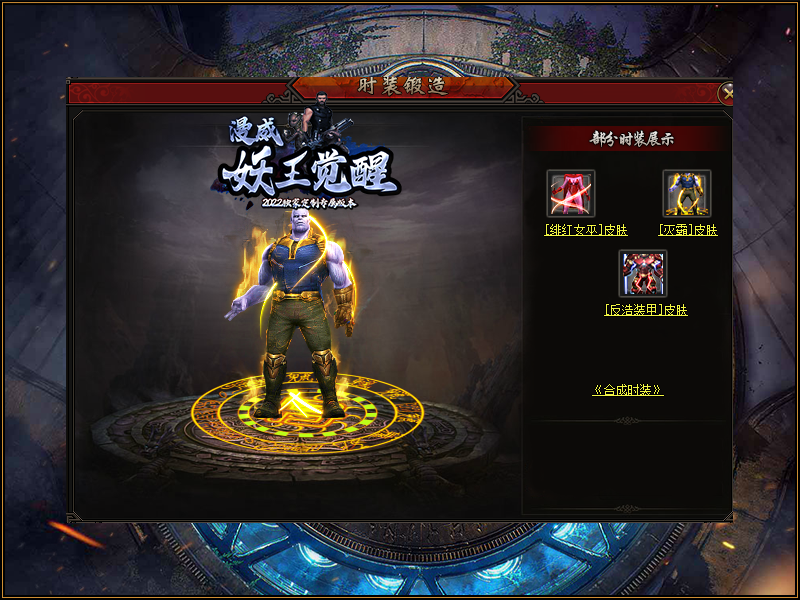800x600 pixels.
Task: Open the [灭霸]皮肤 link
Action: [689, 230]
